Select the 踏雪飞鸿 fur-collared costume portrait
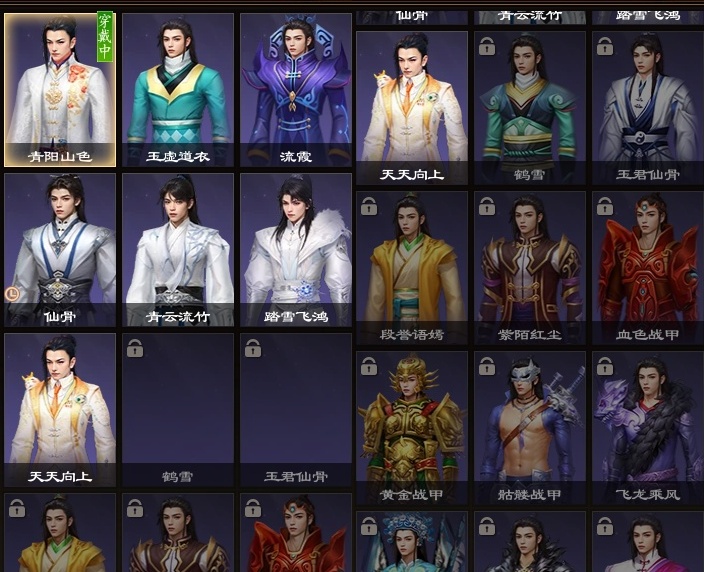Image resolution: width=704 pixels, height=572 pixels. coord(296,250)
